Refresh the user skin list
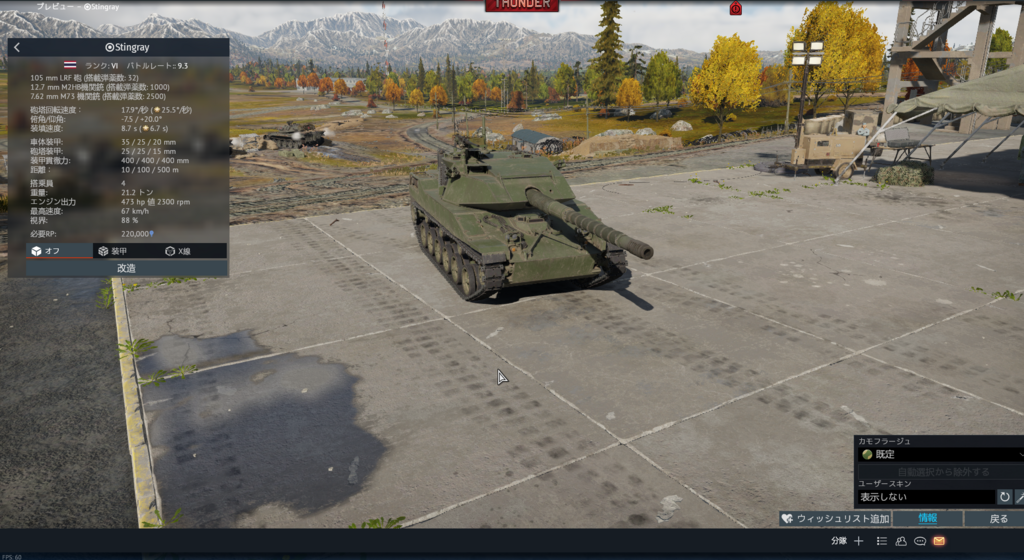Viewport: 1024px width, 560px height. (1004, 497)
